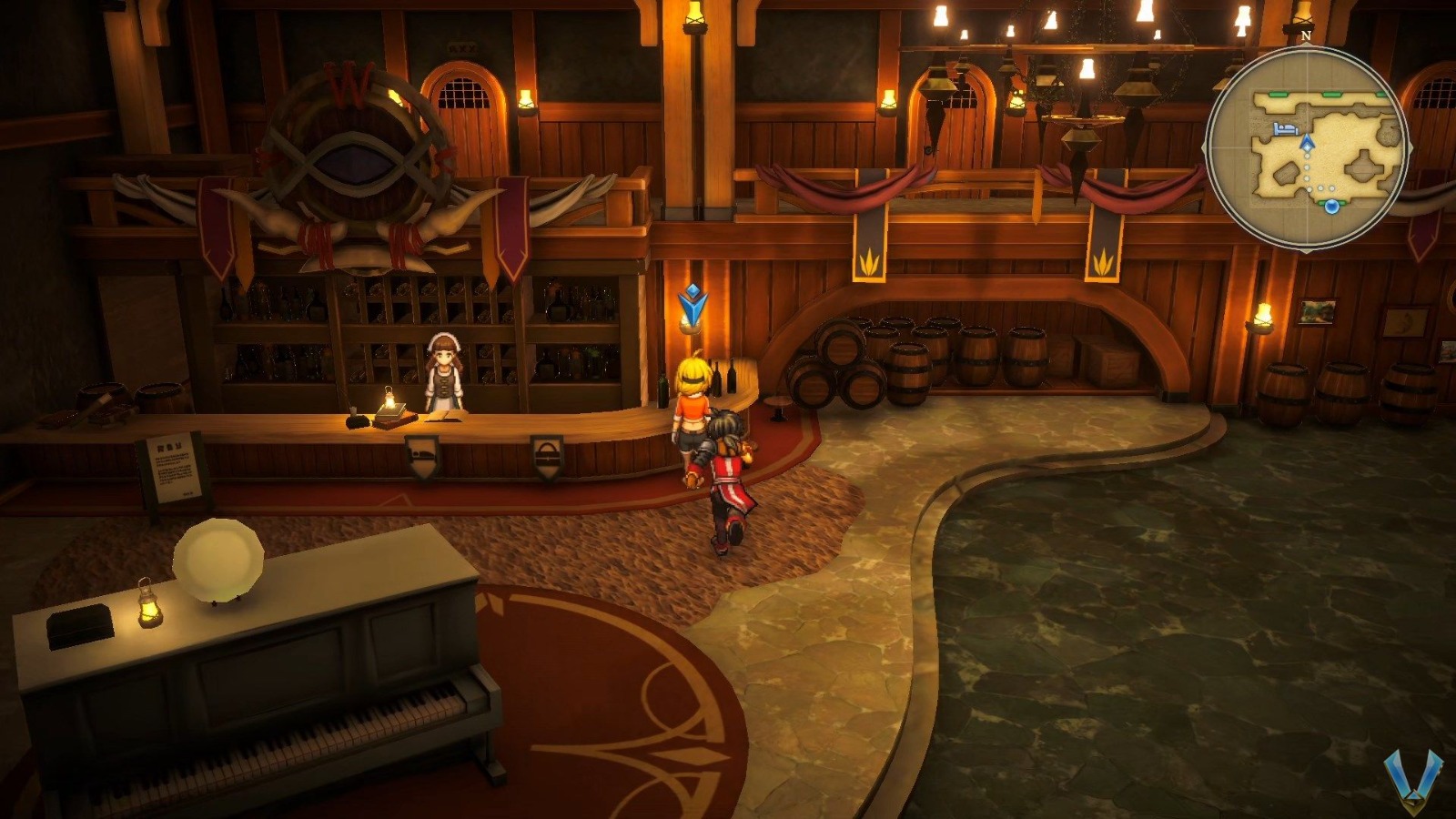The image size is (1456, 819).
Task: Select the player arrow indicator on the minimap
Action: pyautogui.click(x=1307, y=143)
